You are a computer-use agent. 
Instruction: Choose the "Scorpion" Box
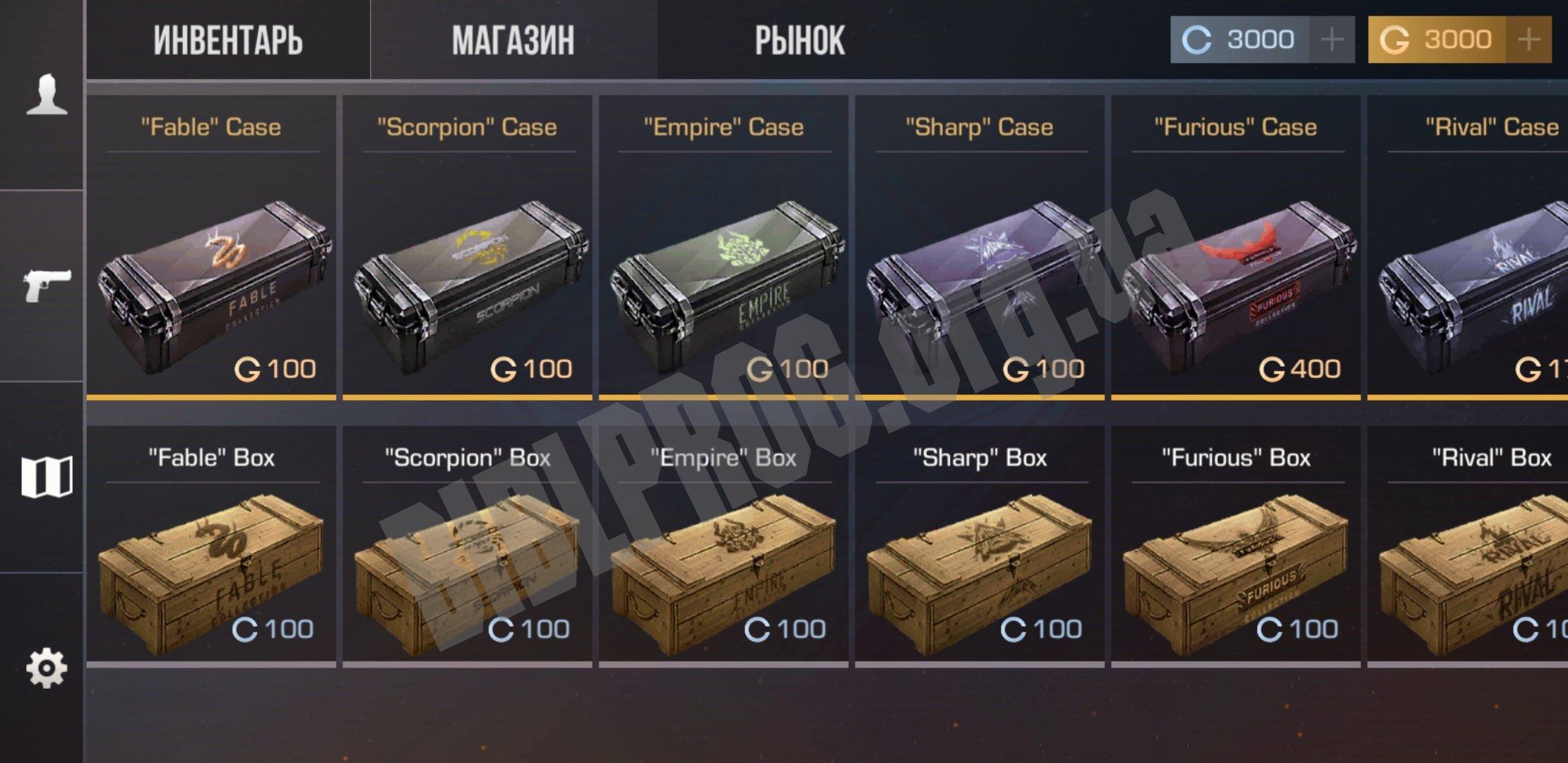468,545
